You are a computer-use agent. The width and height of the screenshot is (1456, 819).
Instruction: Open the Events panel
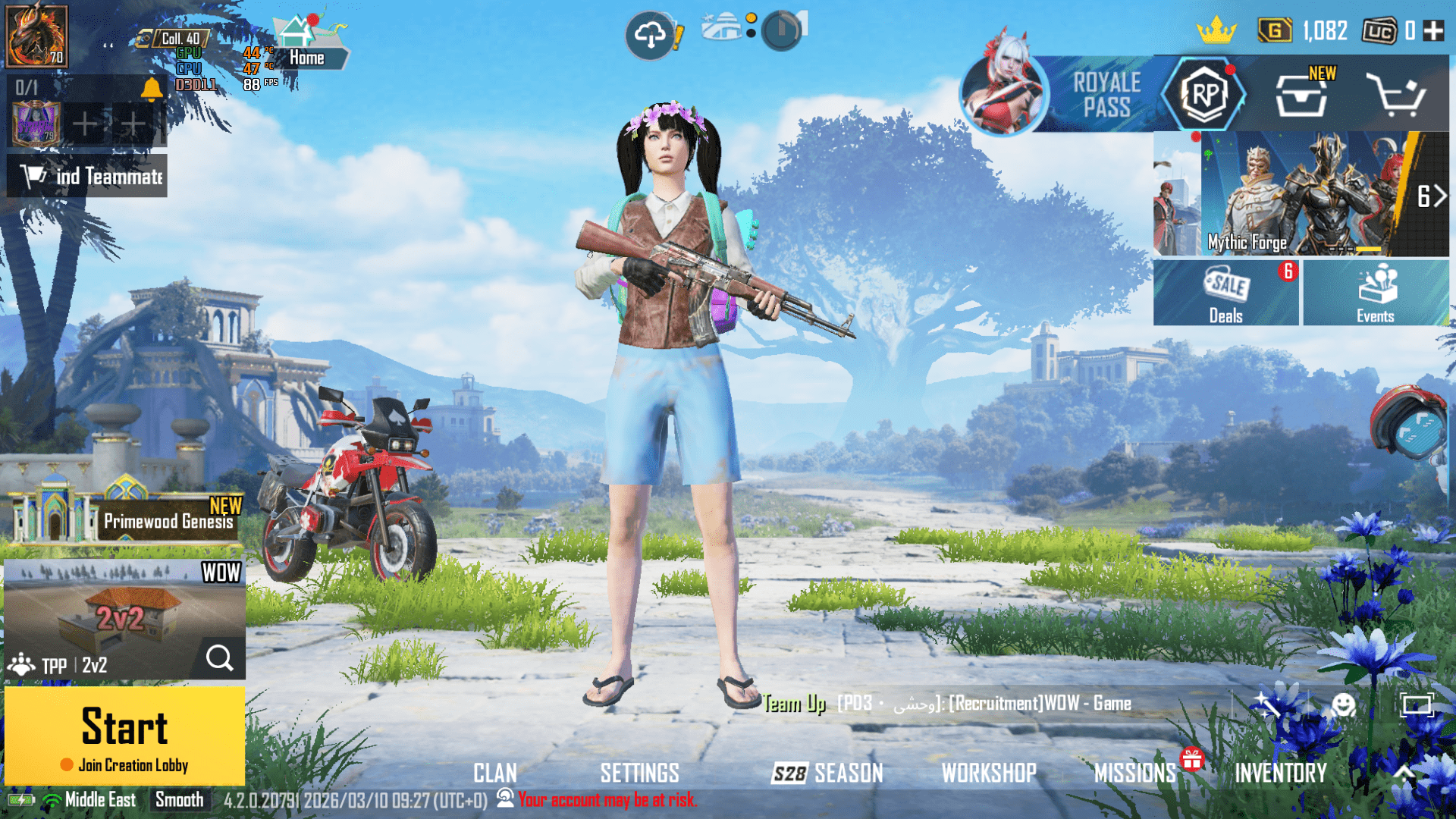[x=1375, y=293]
